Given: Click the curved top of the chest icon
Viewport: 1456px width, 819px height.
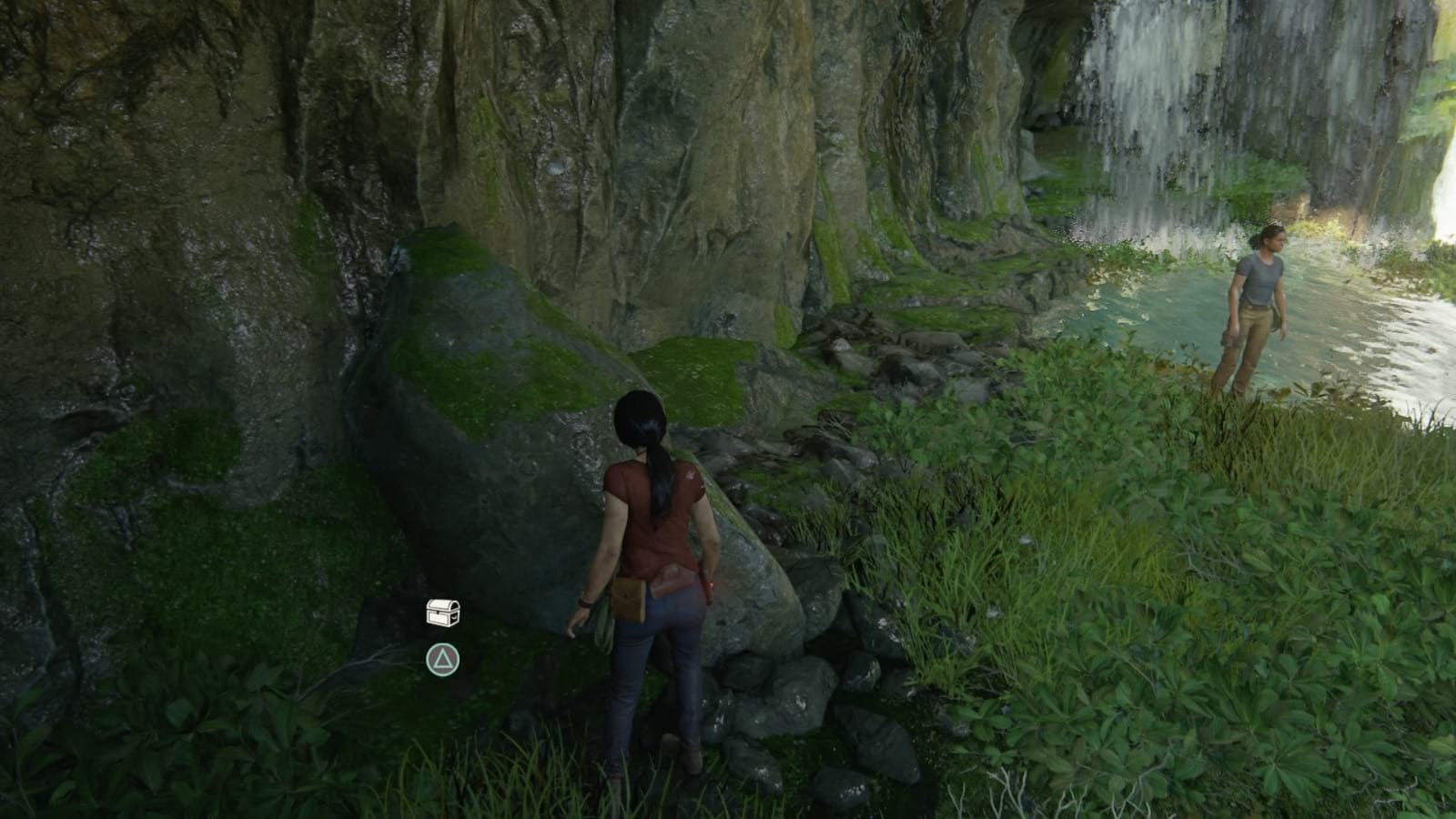Looking at the screenshot, I should (440, 600).
